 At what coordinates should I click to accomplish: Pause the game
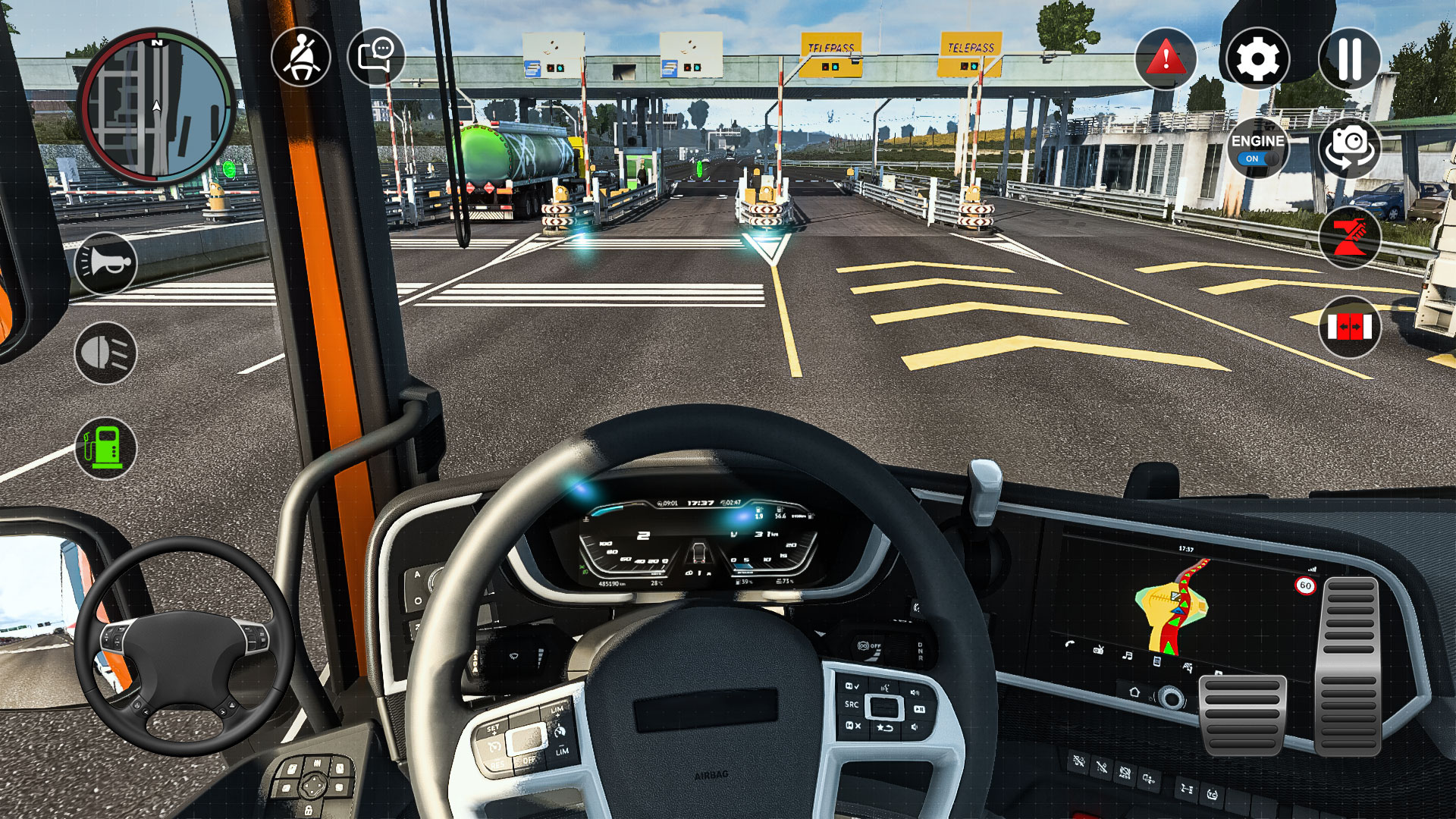click(1349, 58)
